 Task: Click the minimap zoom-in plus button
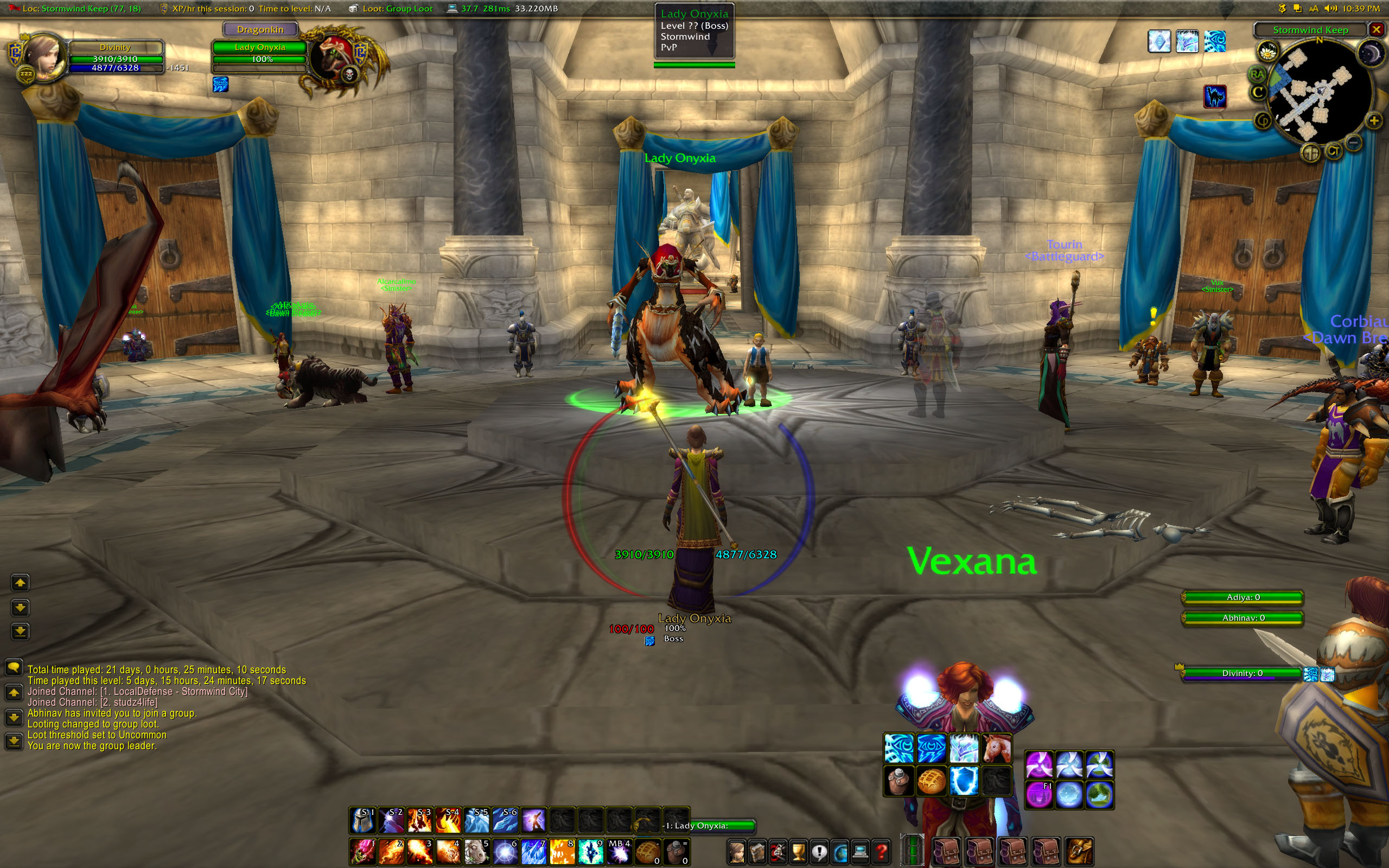click(1373, 120)
